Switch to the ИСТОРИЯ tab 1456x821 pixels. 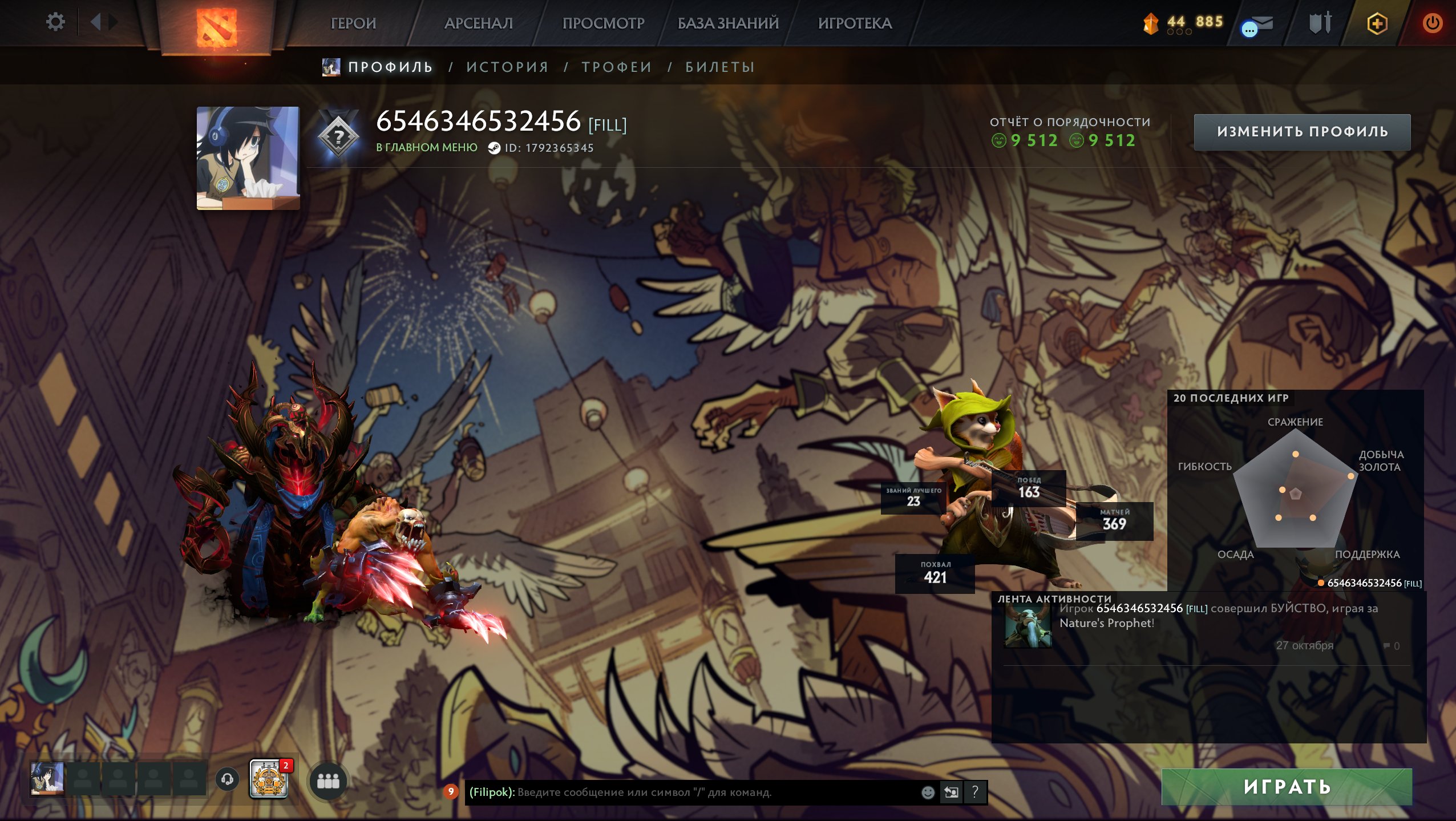507,67
